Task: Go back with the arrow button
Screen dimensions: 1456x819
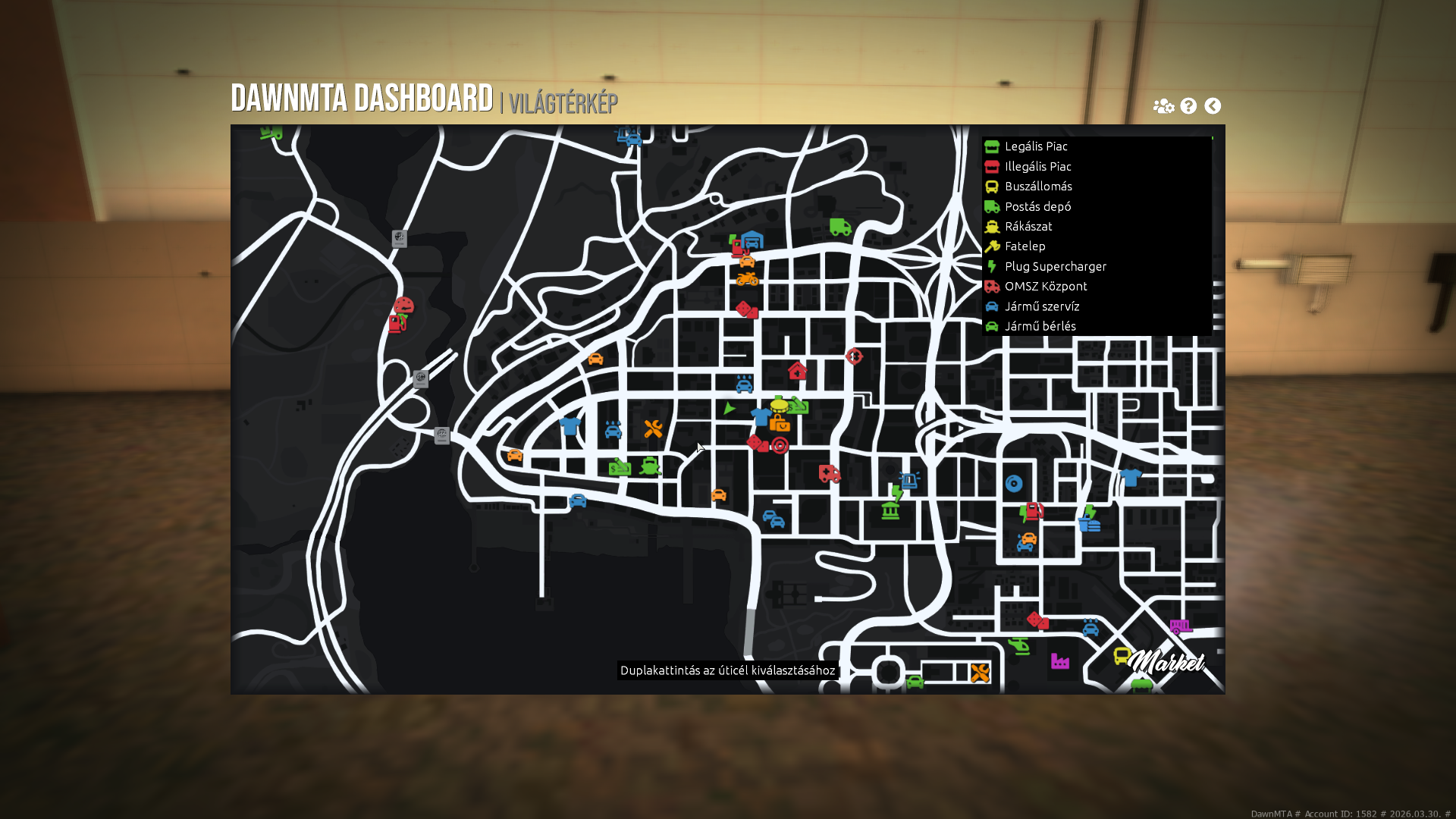Action: coord(1213,106)
